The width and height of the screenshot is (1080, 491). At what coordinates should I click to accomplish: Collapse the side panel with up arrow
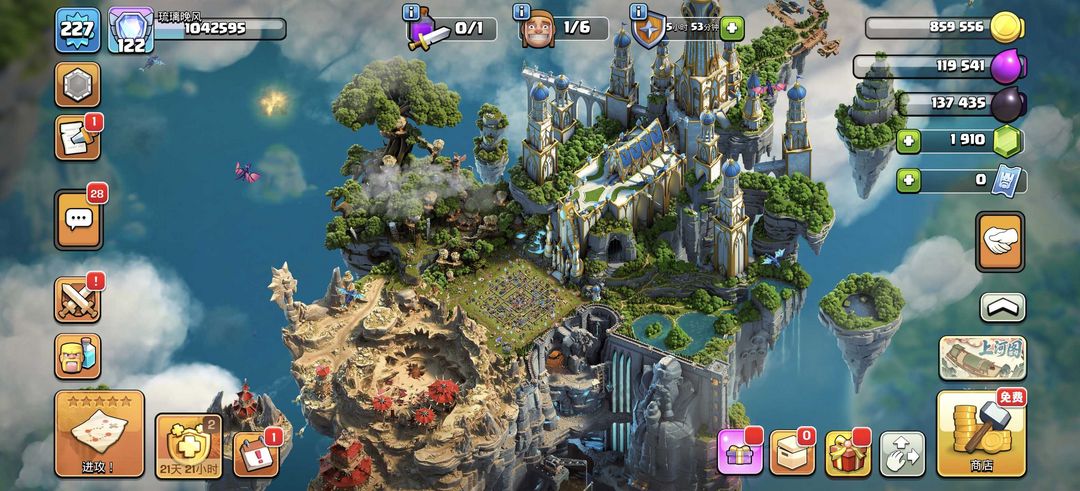click(1002, 307)
